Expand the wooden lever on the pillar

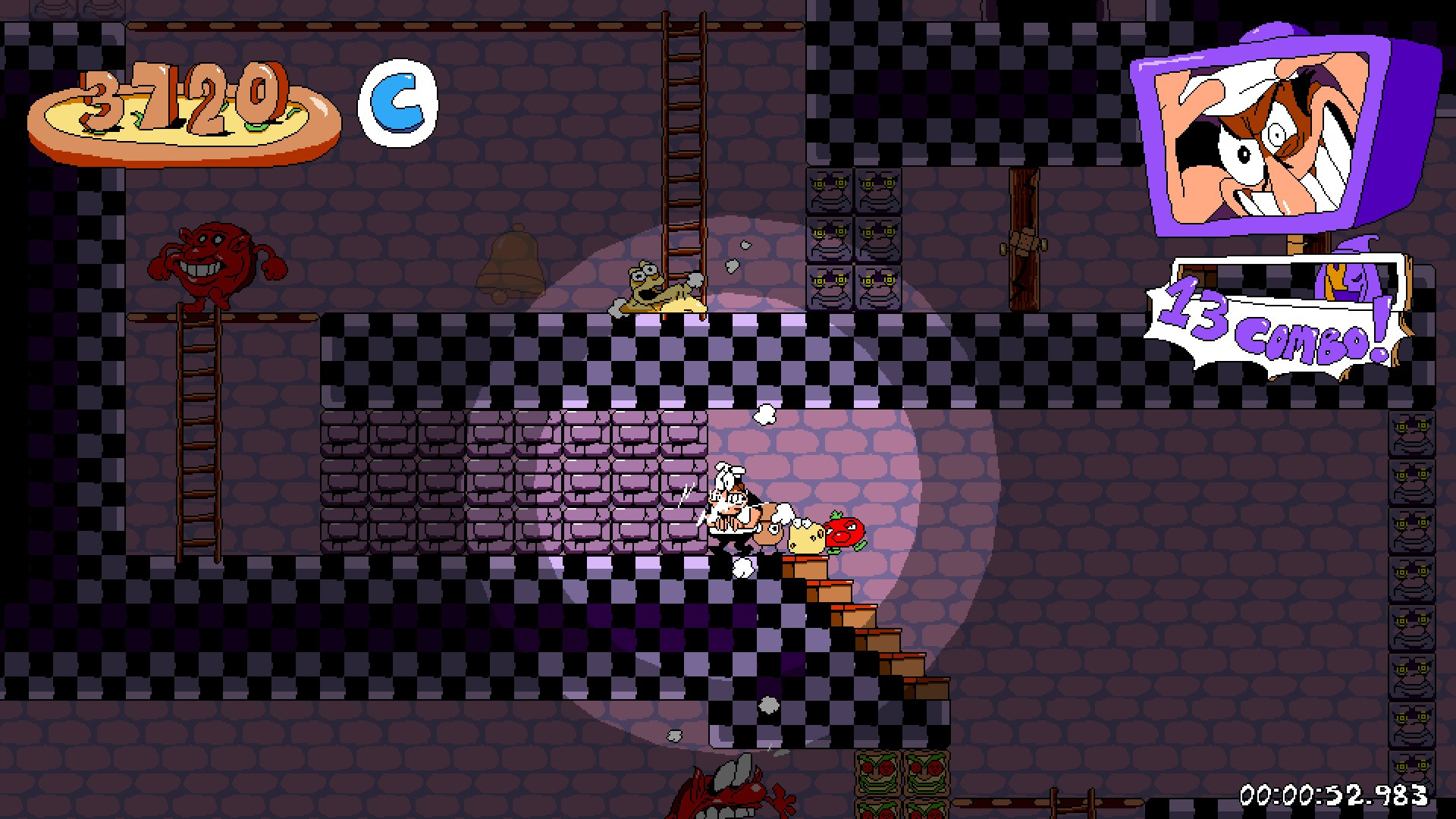[x=1024, y=243]
